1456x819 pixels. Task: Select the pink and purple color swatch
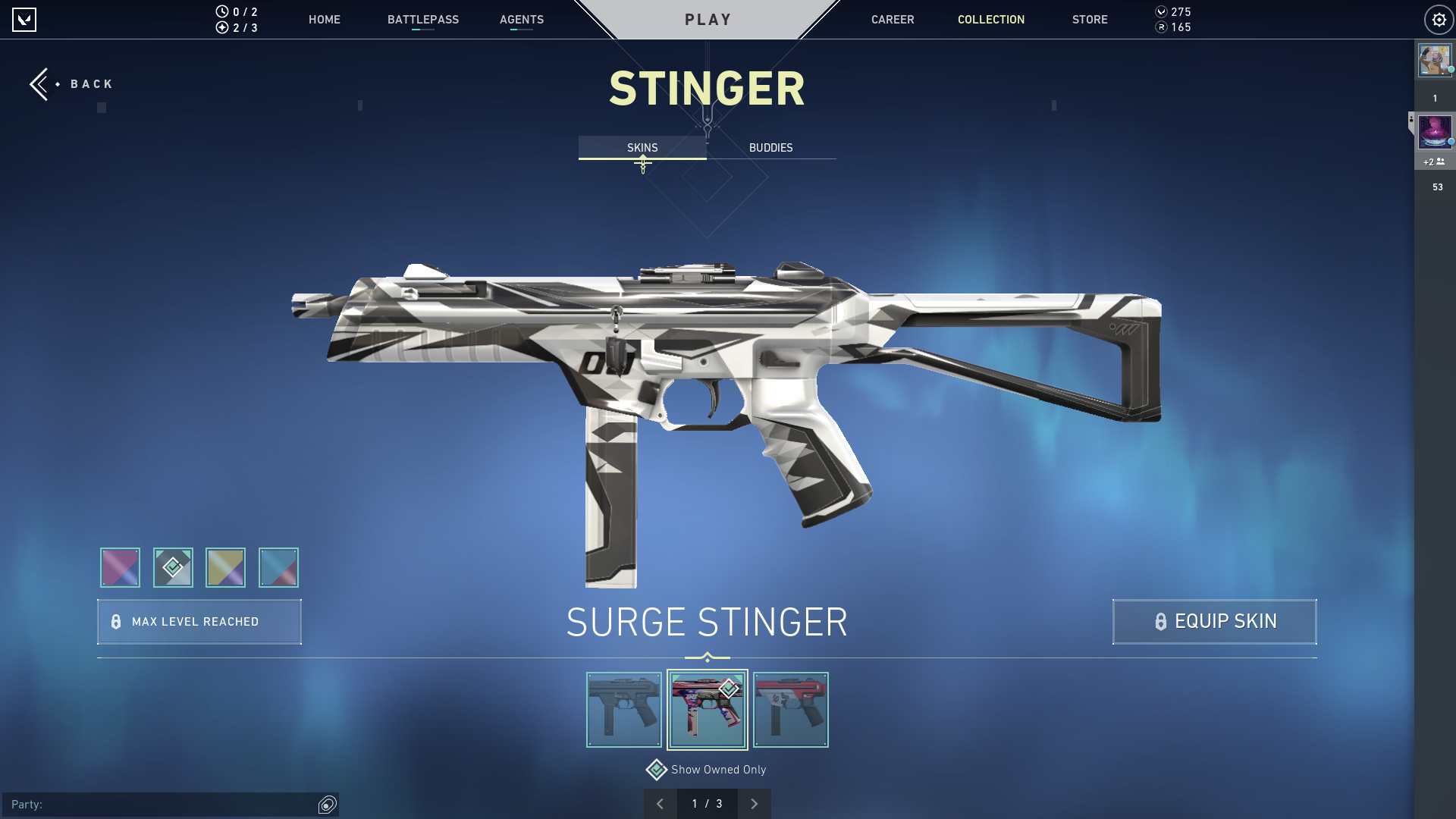119,567
